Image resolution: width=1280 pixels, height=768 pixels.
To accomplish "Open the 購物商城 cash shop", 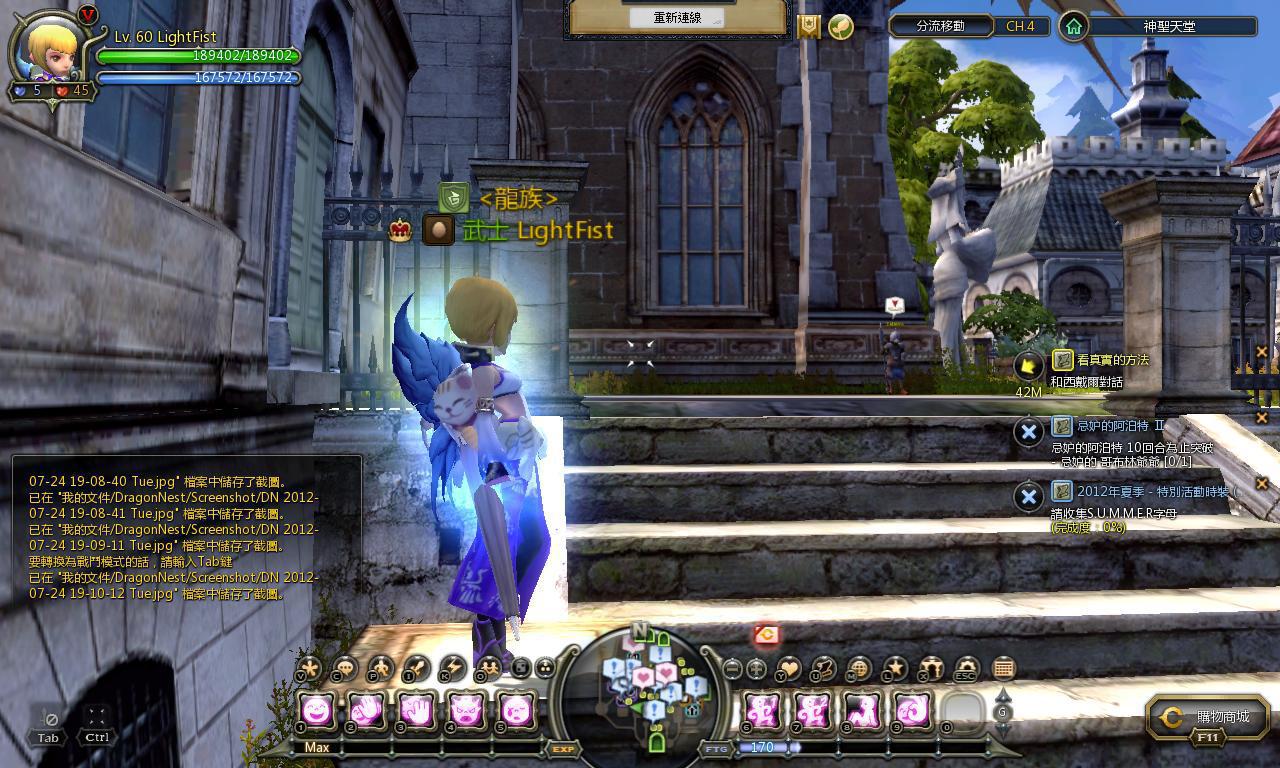I will click(1208, 717).
